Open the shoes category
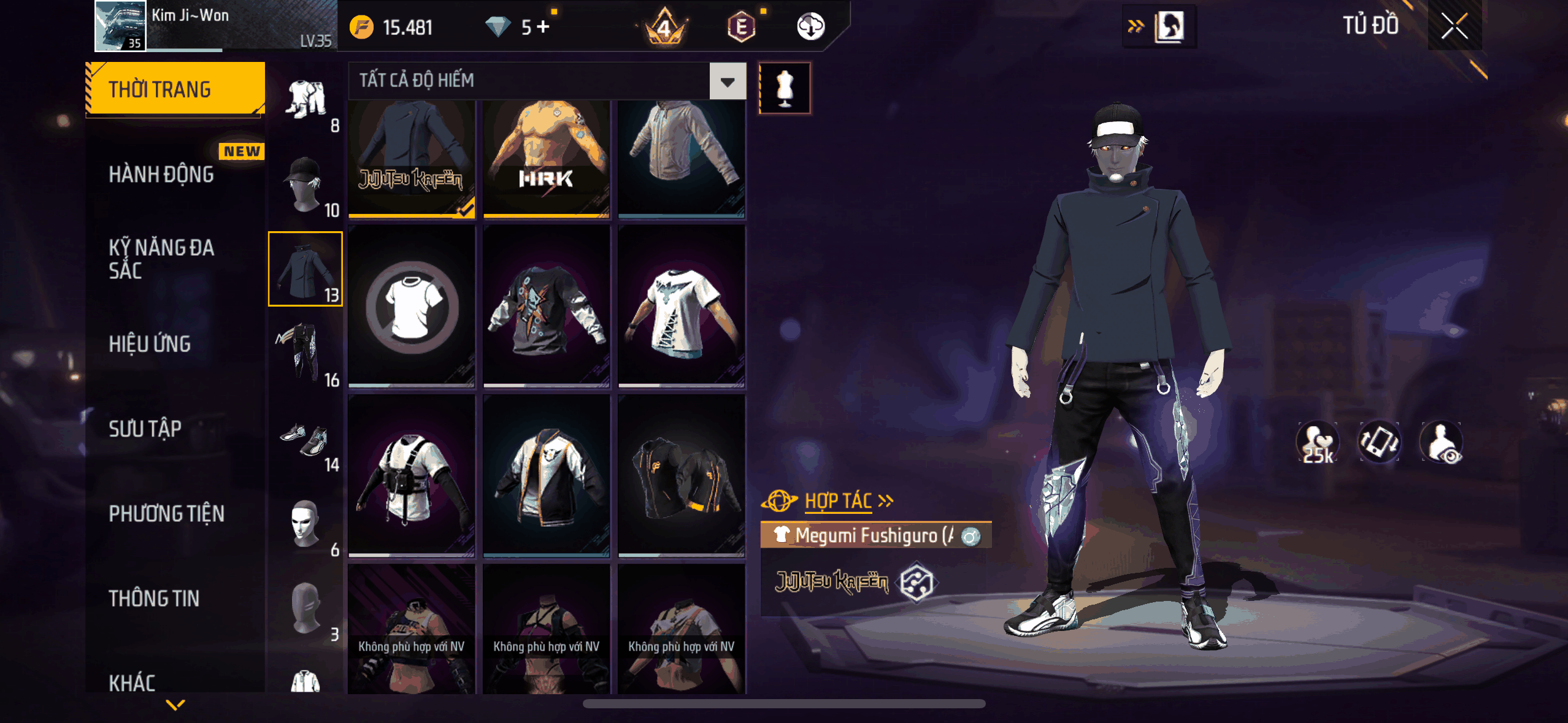The height and width of the screenshot is (723, 1568). point(305,440)
